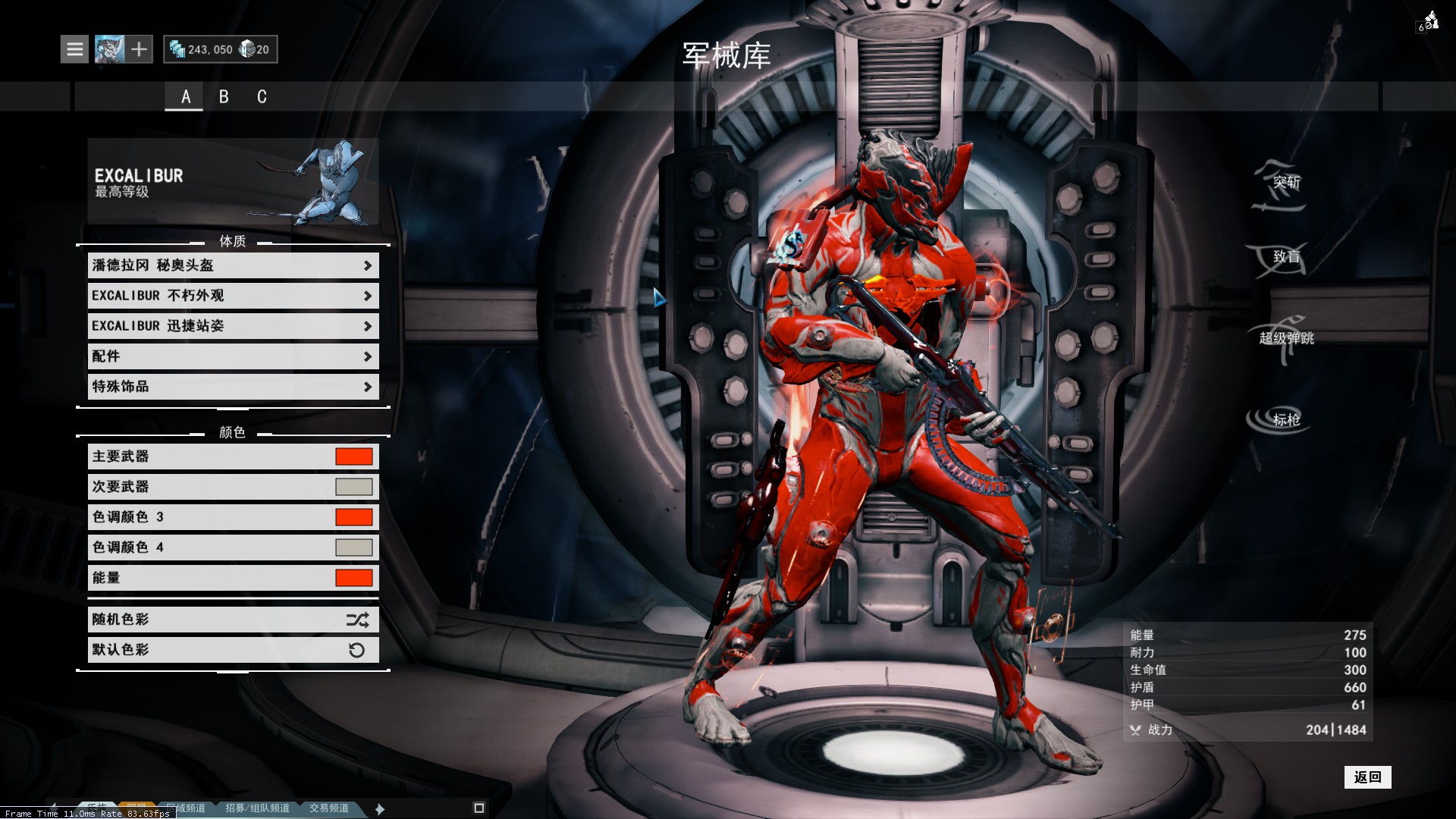The width and height of the screenshot is (1456, 819).
Task: Click the plus invite button
Action: tap(139, 49)
